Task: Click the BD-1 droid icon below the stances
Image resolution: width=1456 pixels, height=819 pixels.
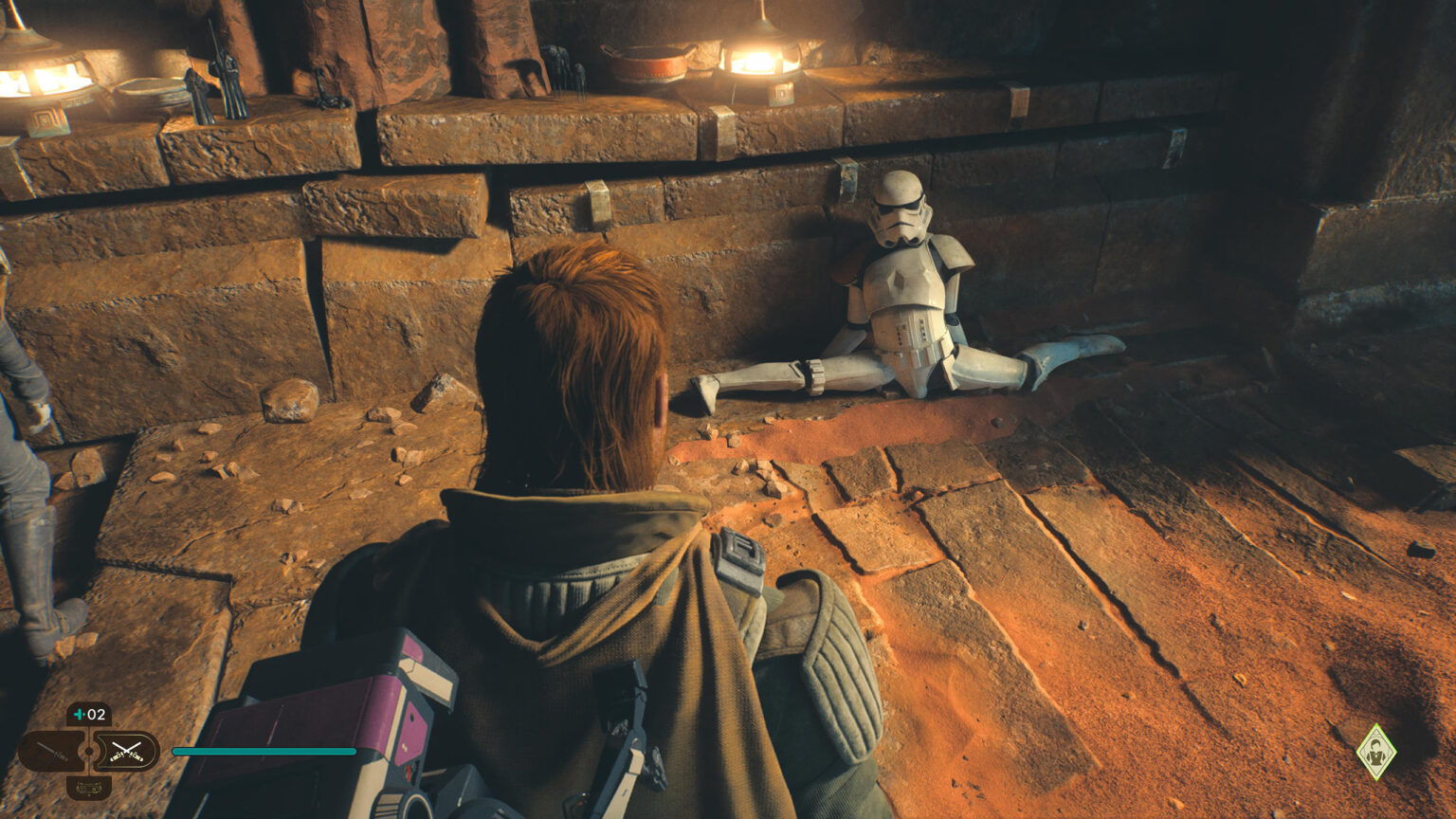Action: point(88,789)
